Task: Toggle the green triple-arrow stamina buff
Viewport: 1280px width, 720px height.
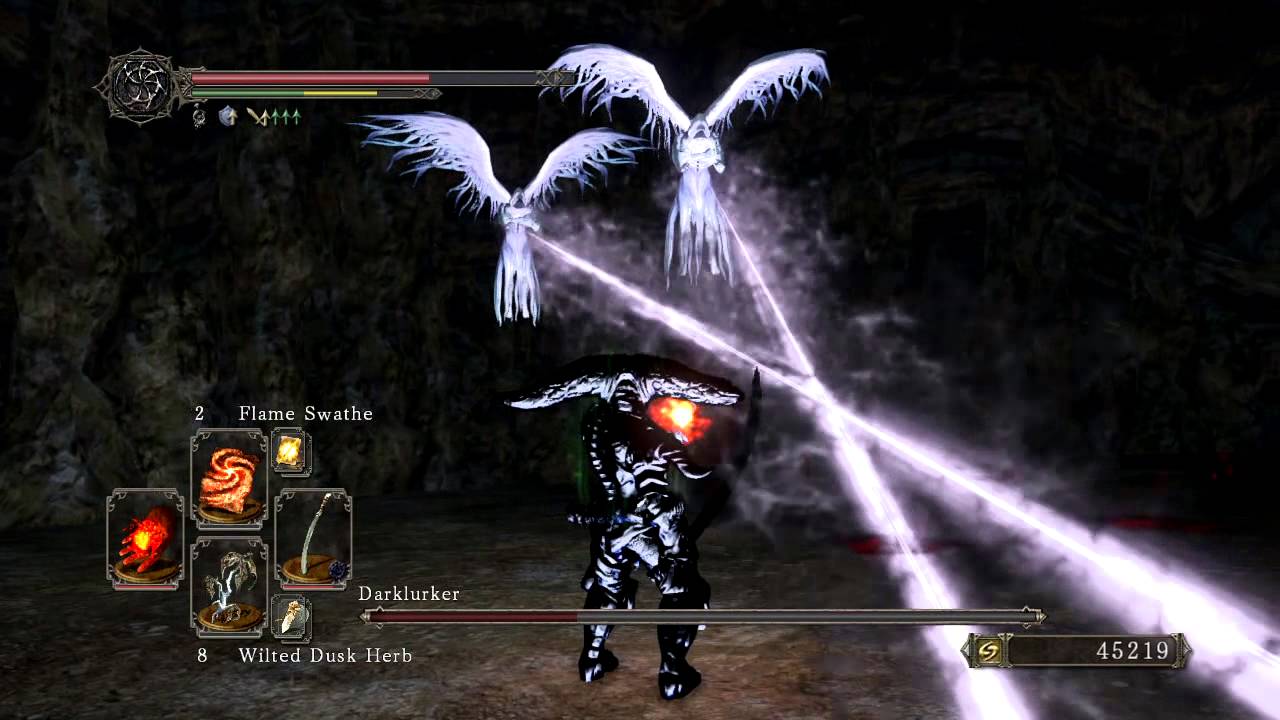Action: pos(285,117)
